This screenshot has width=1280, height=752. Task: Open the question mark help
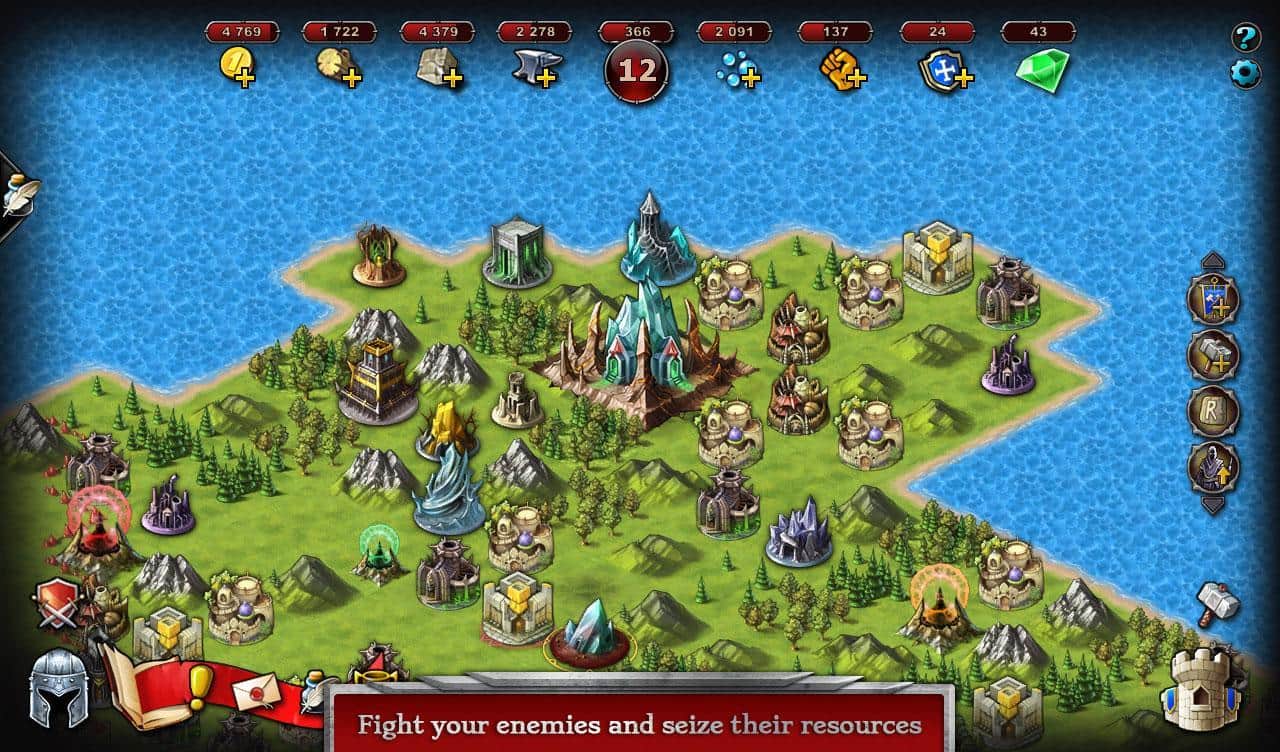[1245, 39]
